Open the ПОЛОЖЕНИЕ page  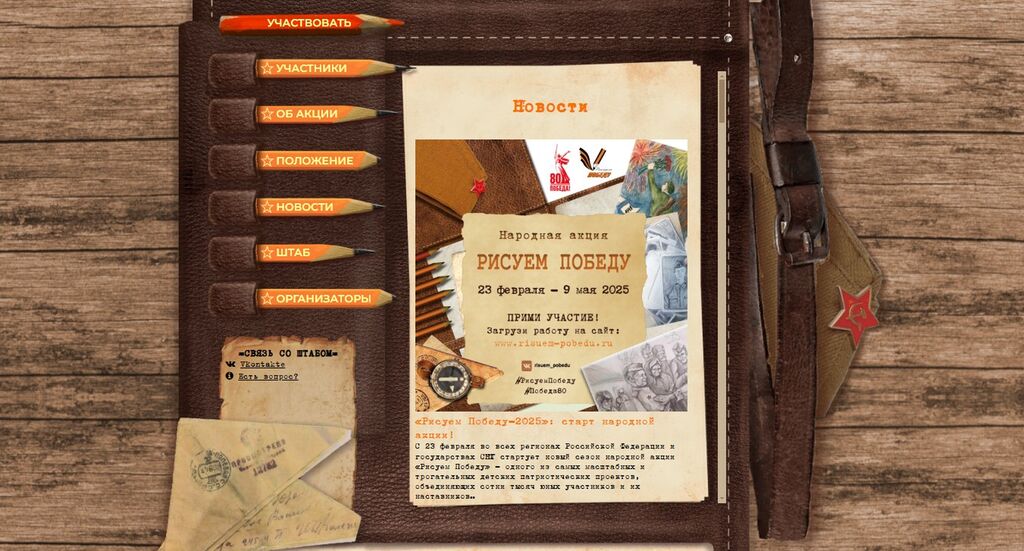click(314, 161)
